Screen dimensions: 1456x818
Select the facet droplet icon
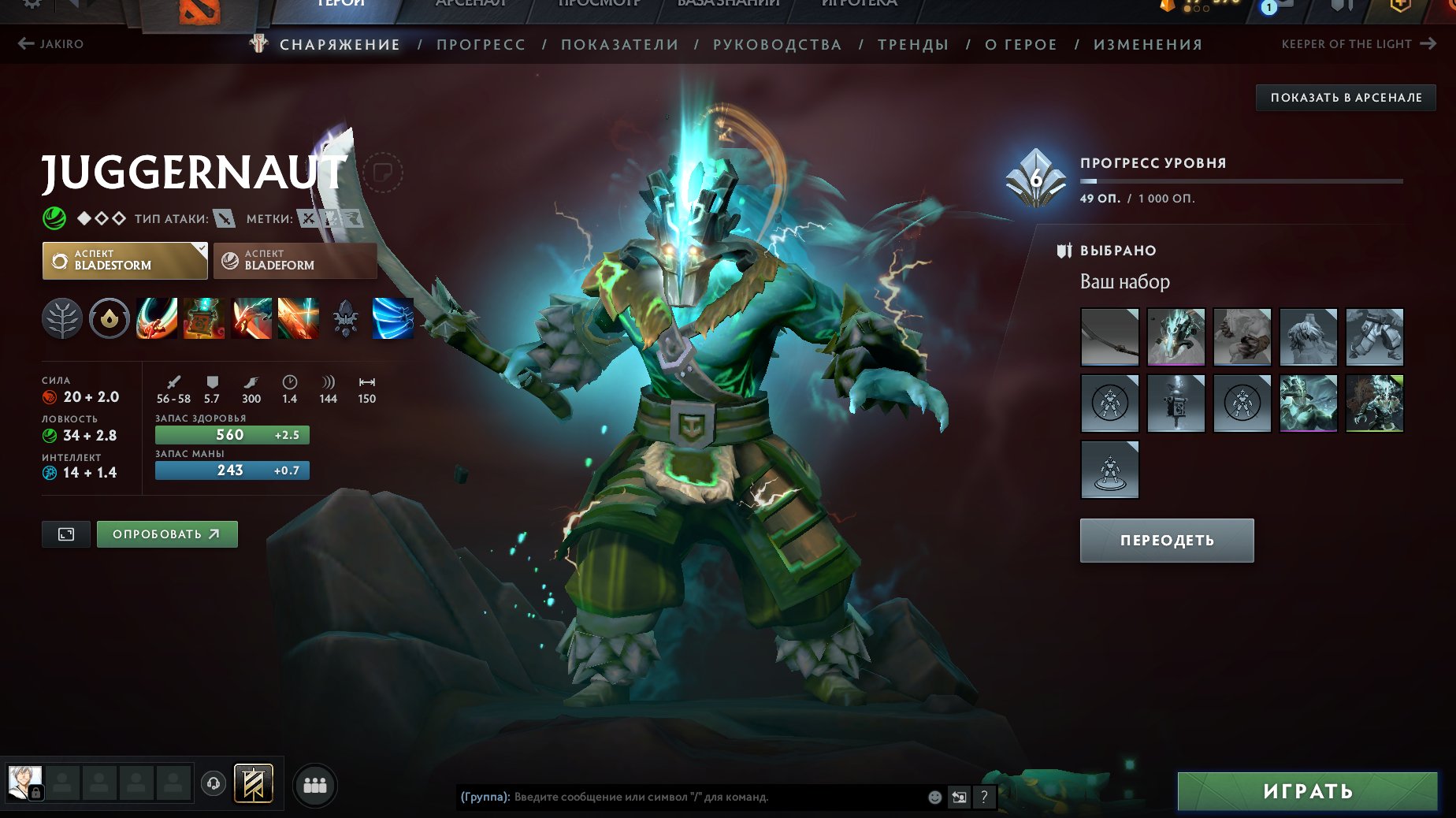(110, 319)
